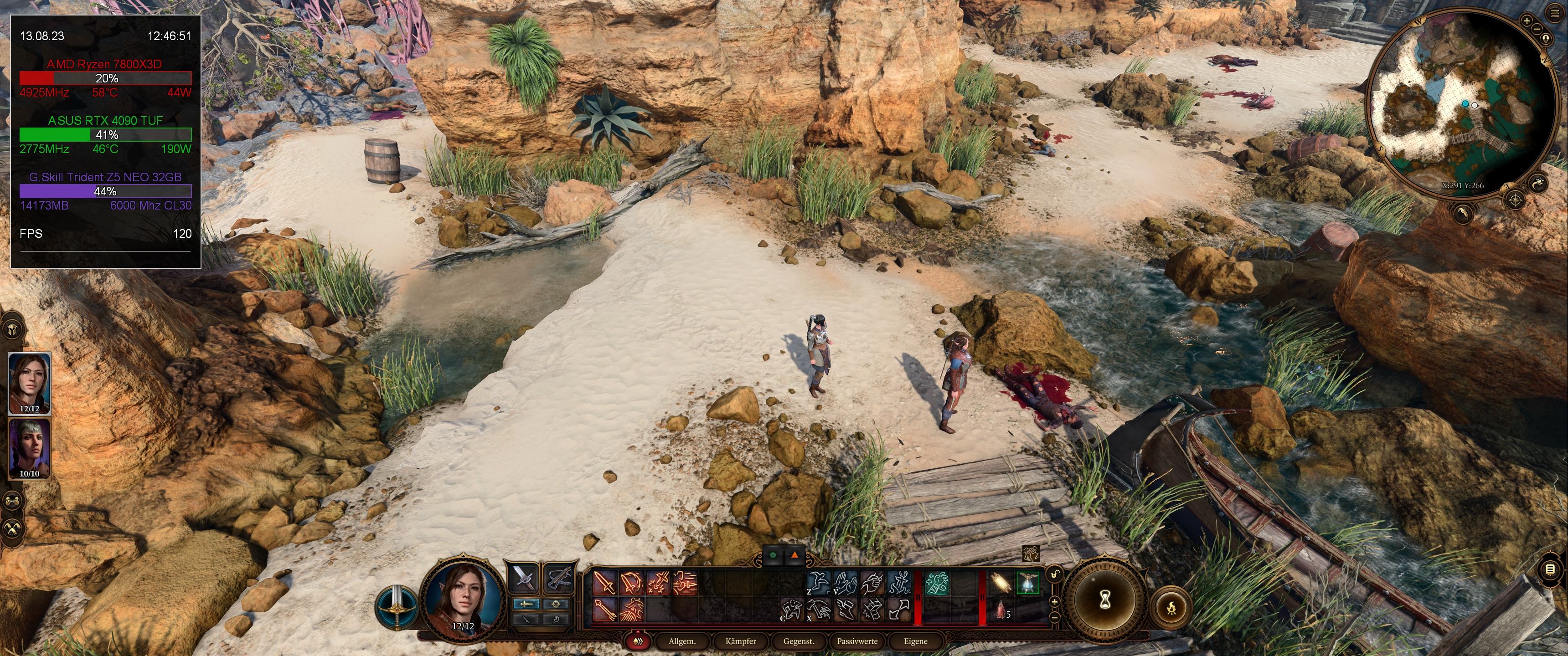Switch to the Eigene hotbar tab
This screenshot has height=656, width=1568.
(x=915, y=641)
